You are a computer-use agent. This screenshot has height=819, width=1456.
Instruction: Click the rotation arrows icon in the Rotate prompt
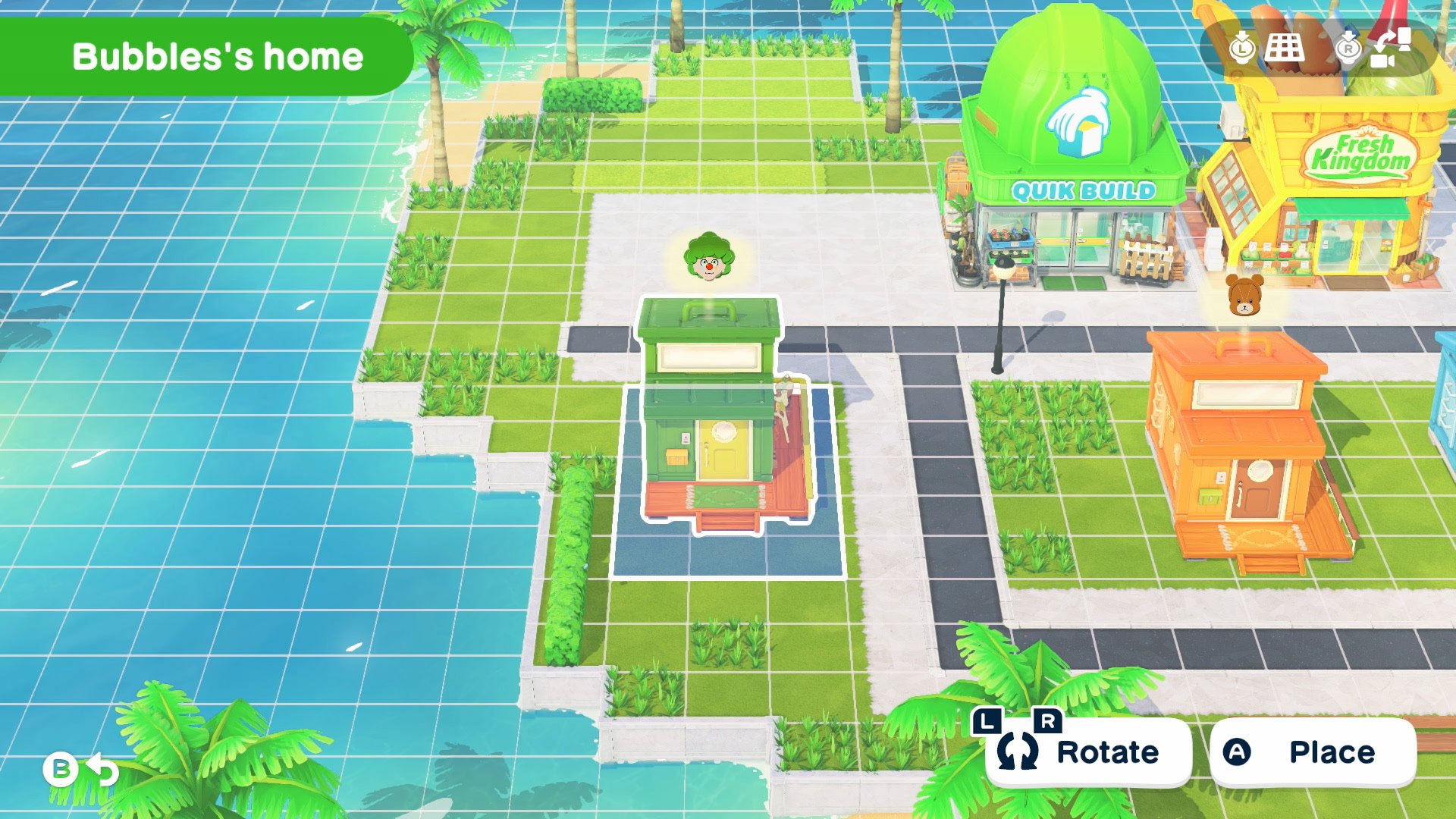coord(1019,752)
